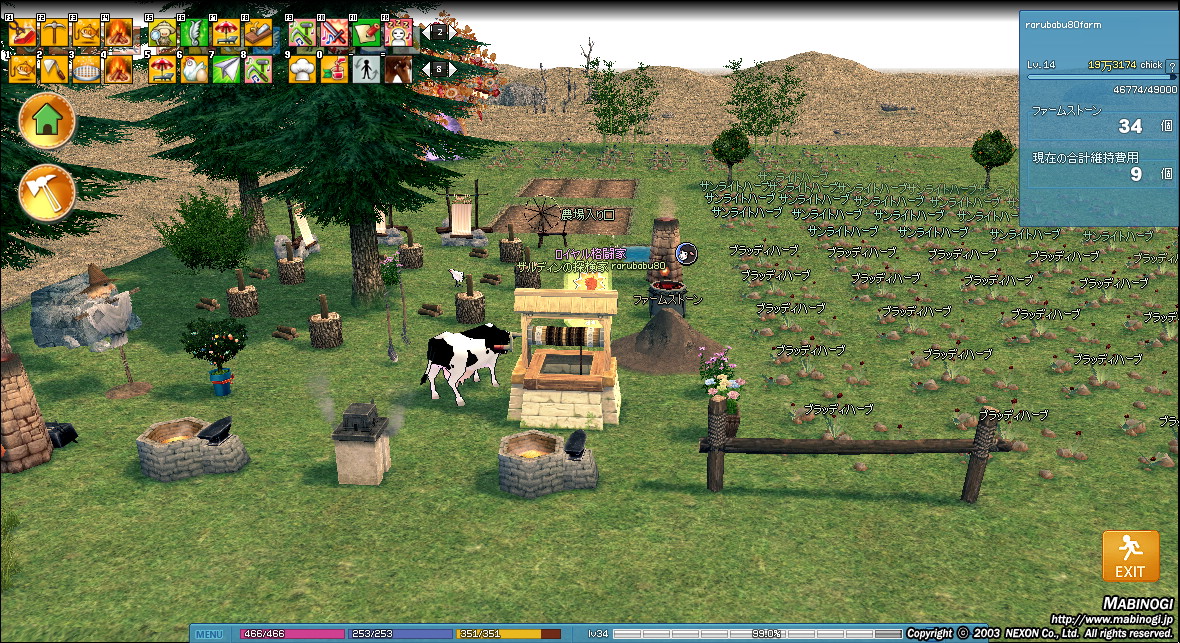Select the white chef hat cooking skill
The width and height of the screenshot is (1180, 643).
(303, 69)
